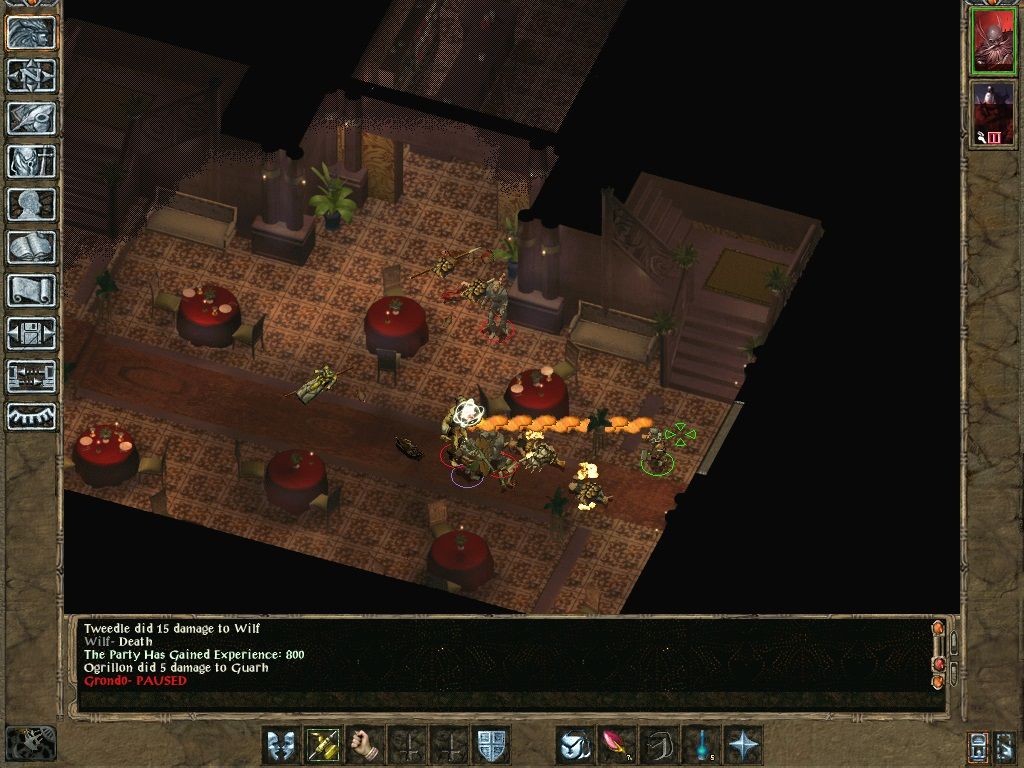
Task: Open special abilities star button
Action: [744, 745]
